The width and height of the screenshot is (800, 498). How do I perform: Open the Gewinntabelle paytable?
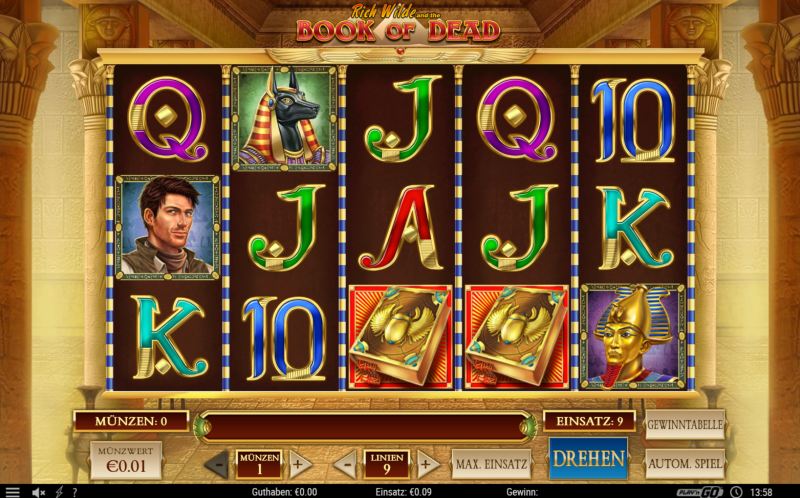pyautogui.click(x=685, y=426)
